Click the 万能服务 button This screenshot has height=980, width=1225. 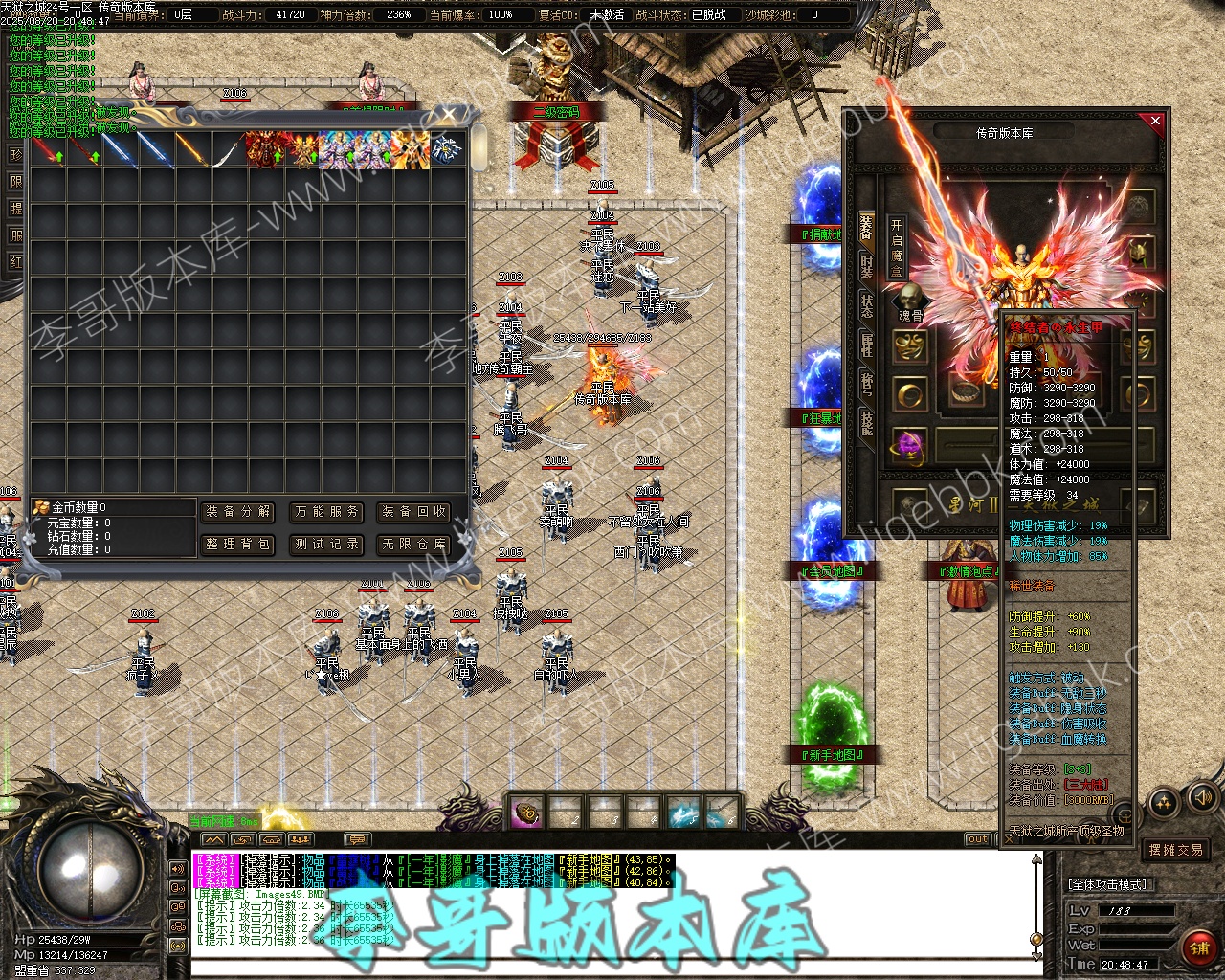(326, 512)
